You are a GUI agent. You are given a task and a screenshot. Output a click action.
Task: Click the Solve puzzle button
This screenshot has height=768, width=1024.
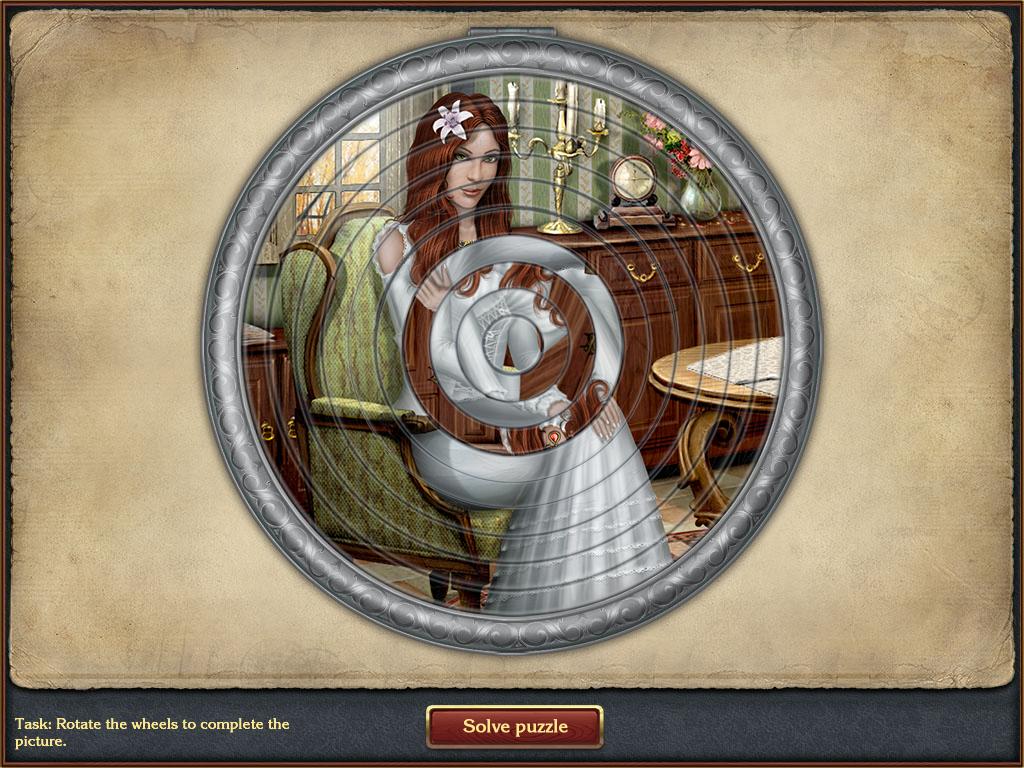514,727
